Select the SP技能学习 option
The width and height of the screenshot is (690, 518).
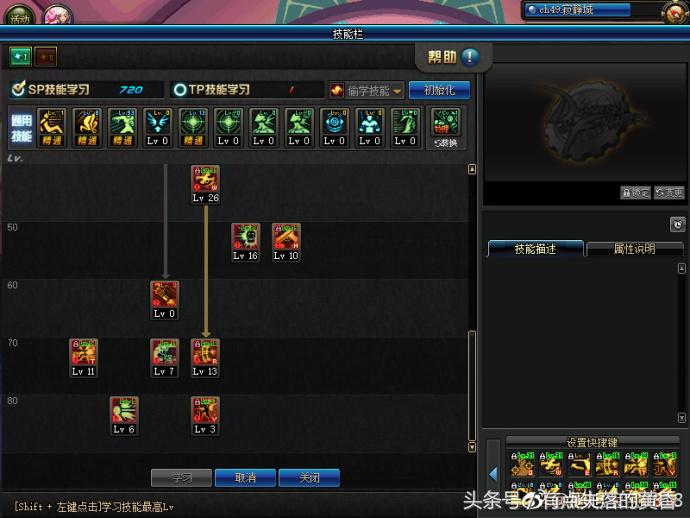coord(60,90)
